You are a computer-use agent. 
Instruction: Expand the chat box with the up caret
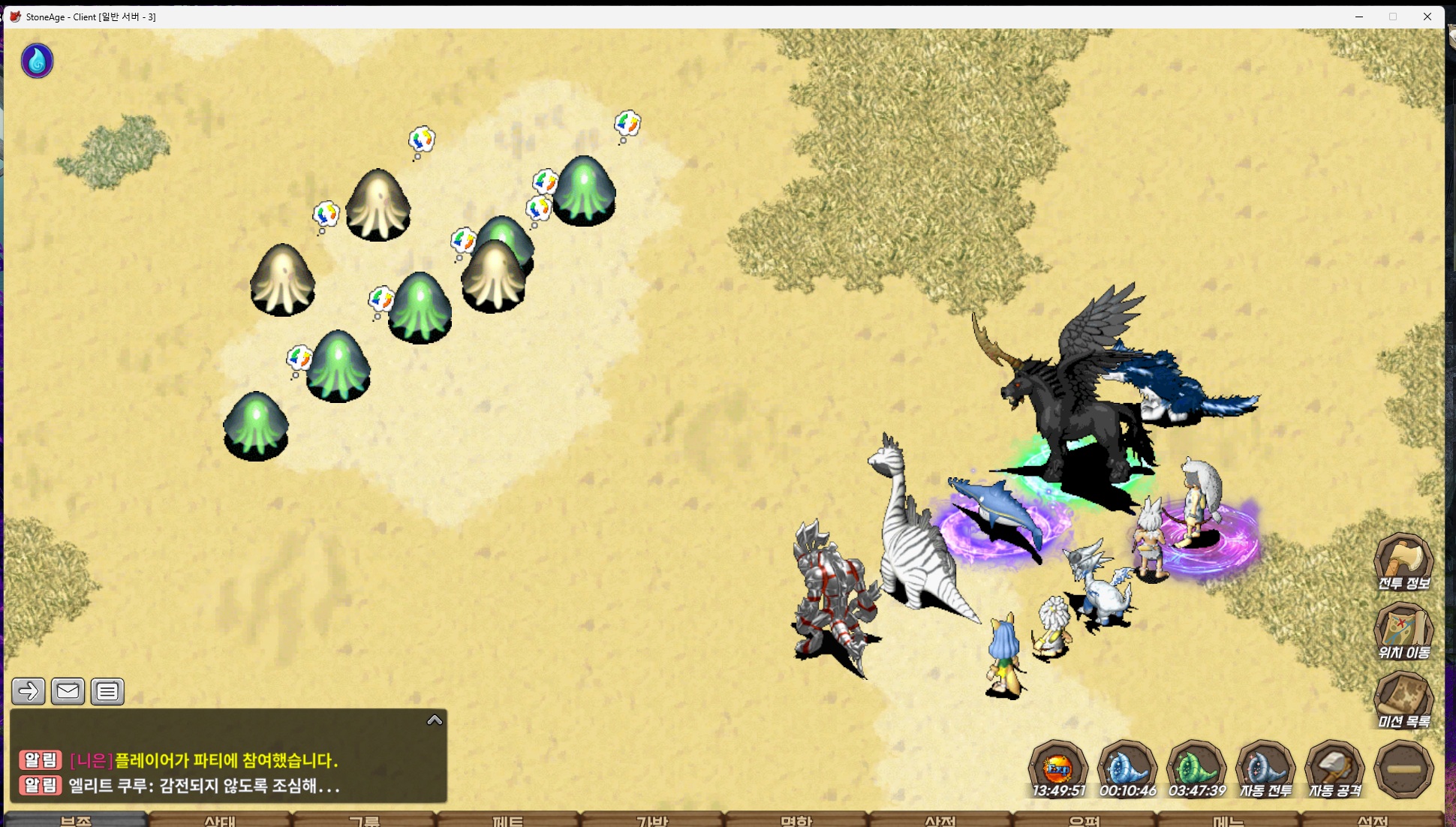click(435, 720)
